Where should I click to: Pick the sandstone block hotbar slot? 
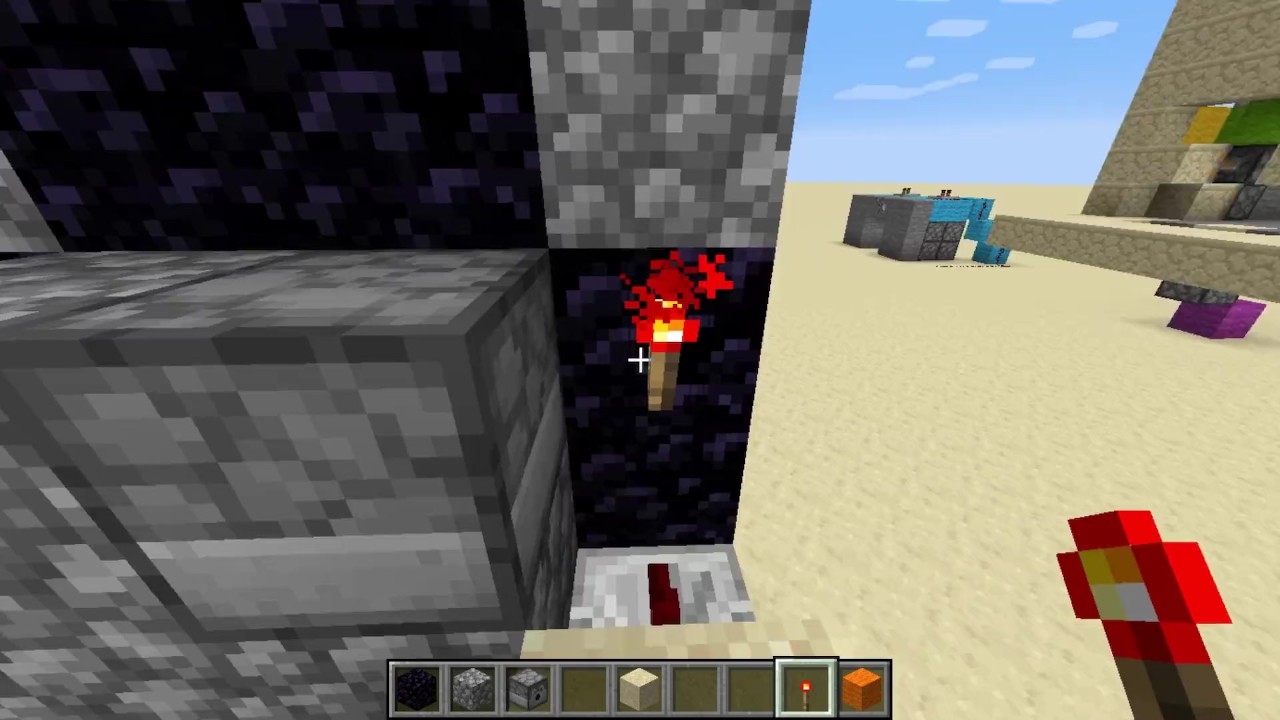(640, 689)
